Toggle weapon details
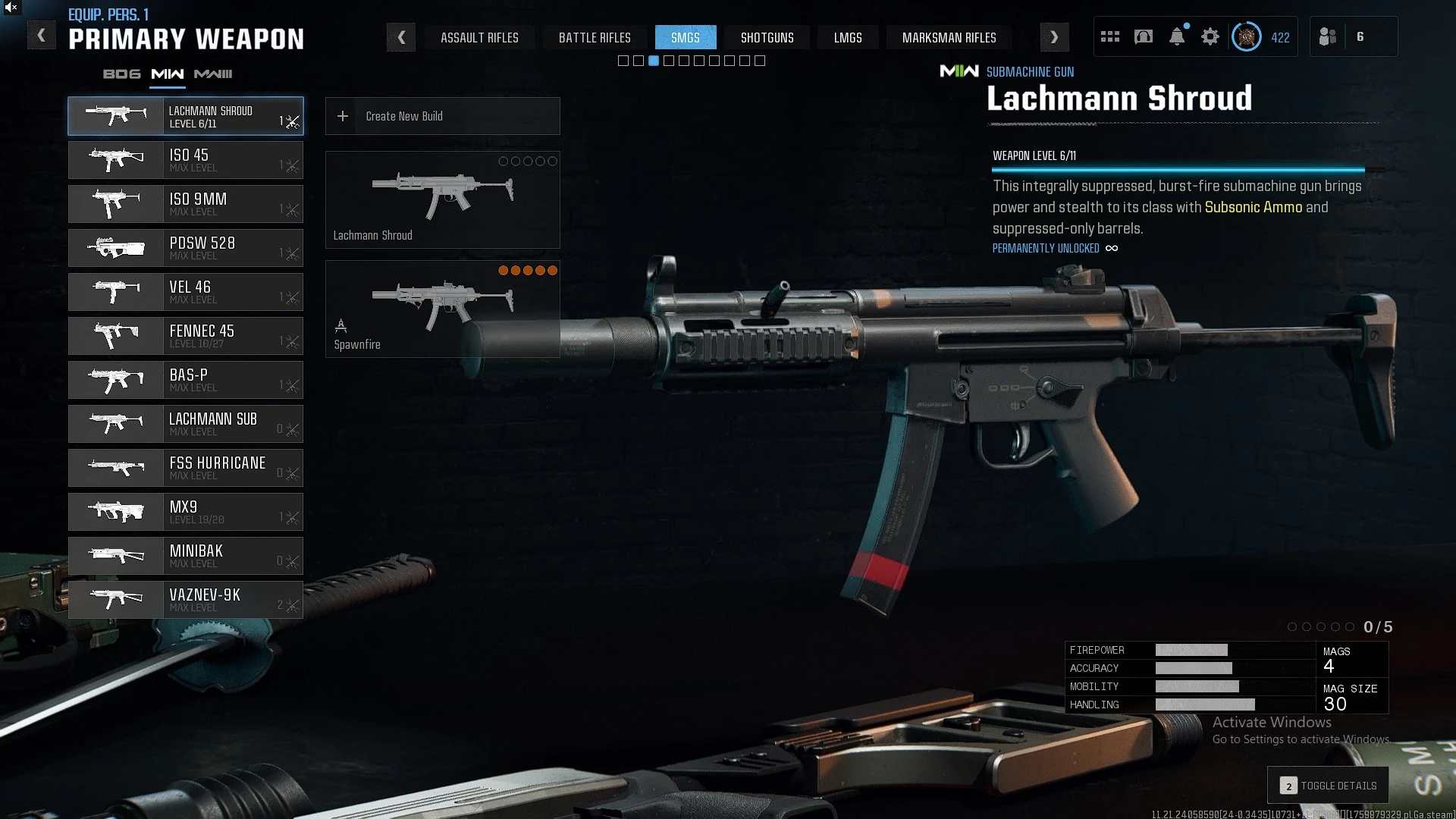This screenshot has width=1456, height=819. click(x=1328, y=786)
